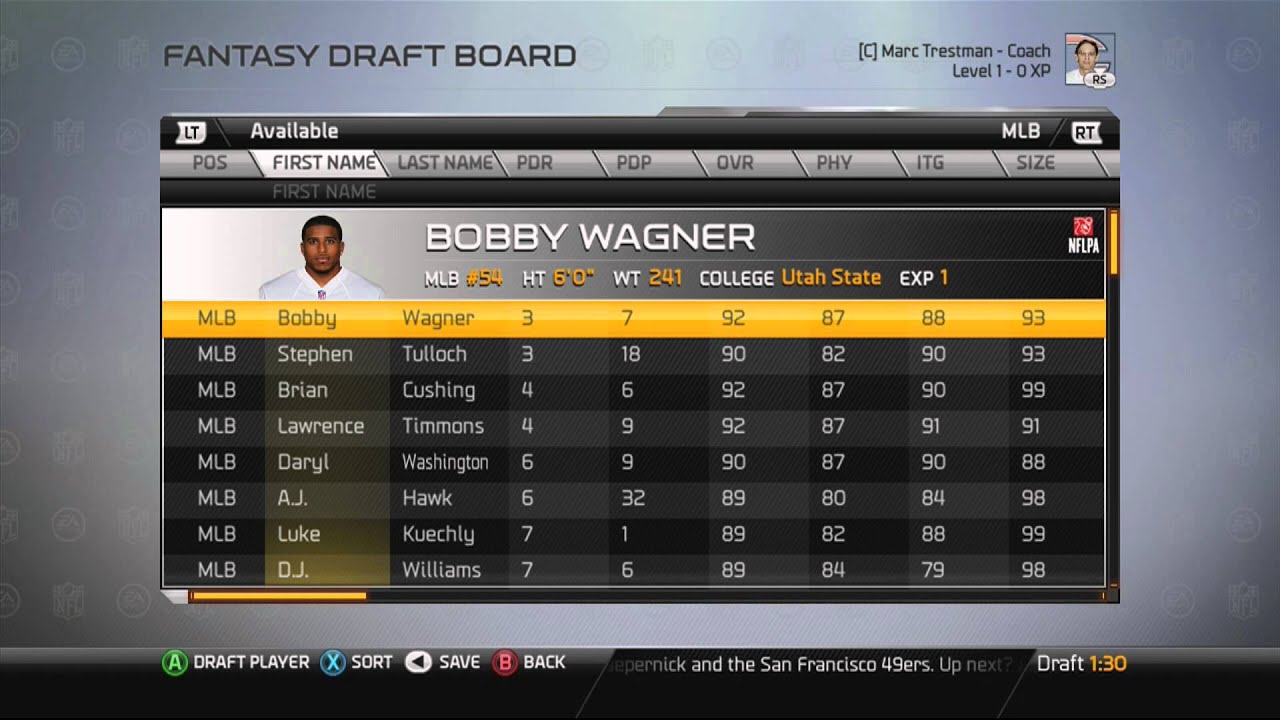Select the A.J. Hawk row
This screenshot has height=720, width=1280.
click(x=632, y=498)
